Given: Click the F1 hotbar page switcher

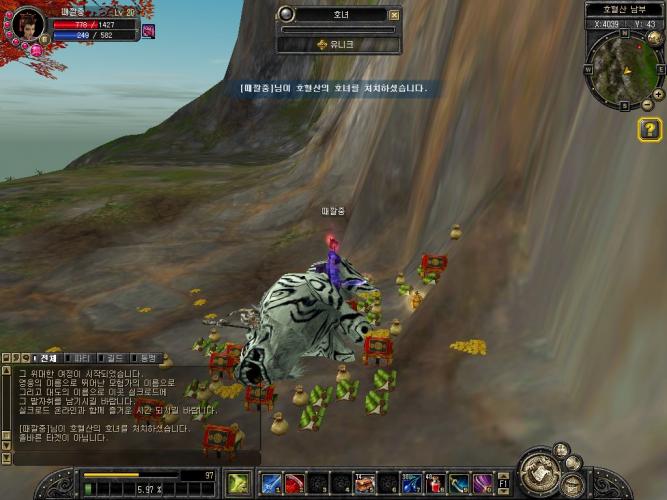Looking at the screenshot, I should [x=504, y=484].
